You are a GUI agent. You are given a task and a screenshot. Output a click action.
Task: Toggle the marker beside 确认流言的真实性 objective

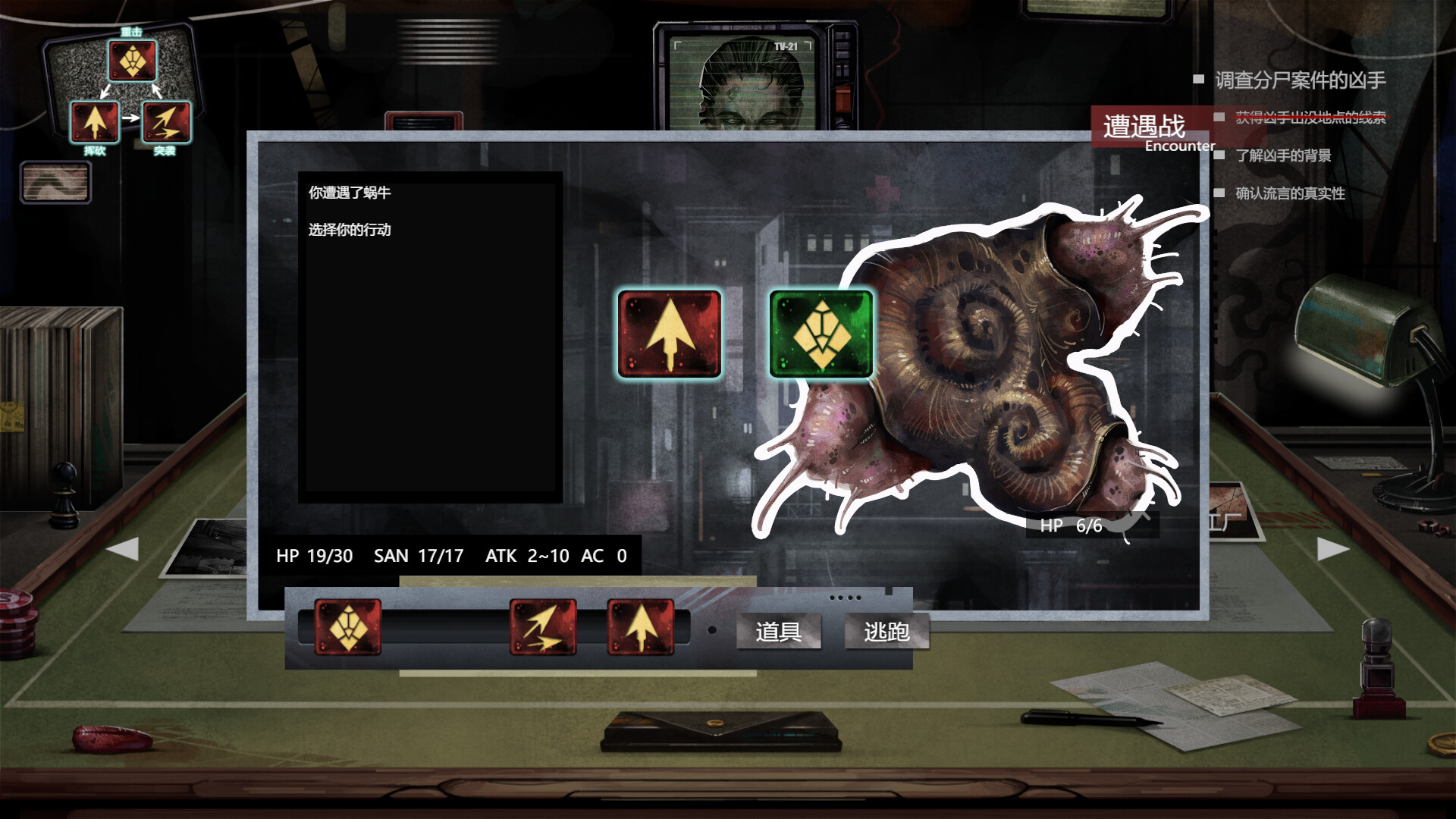click(1219, 194)
